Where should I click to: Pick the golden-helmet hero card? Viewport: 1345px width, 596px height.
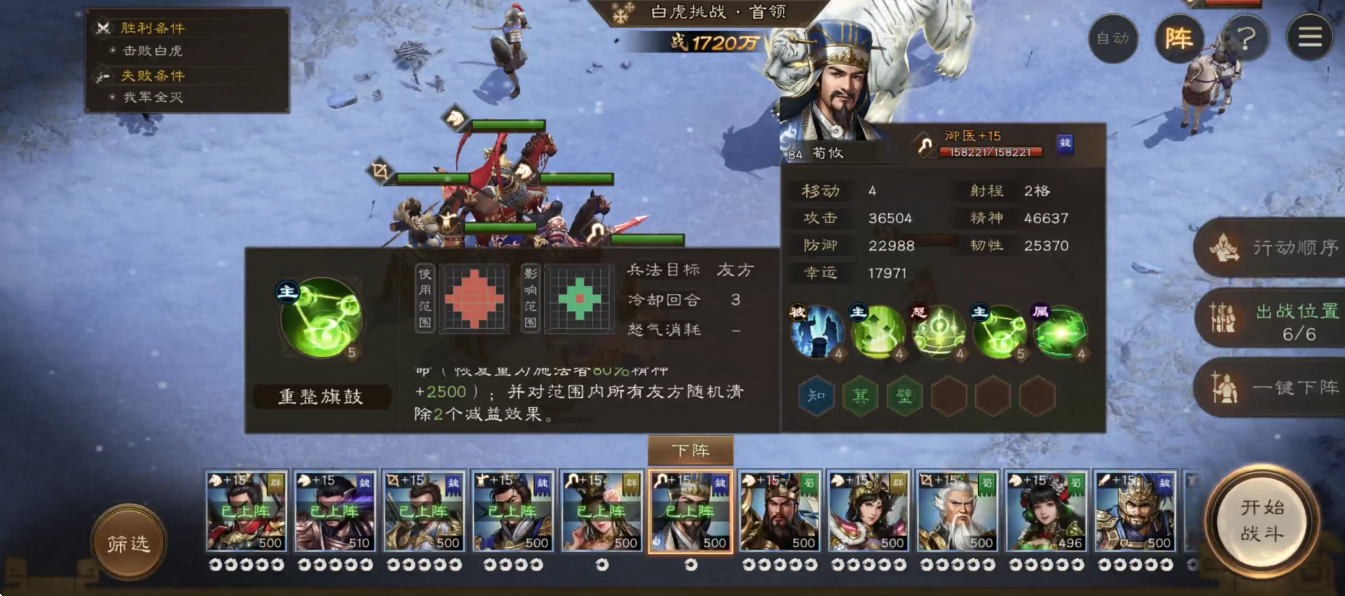click(x=1134, y=512)
